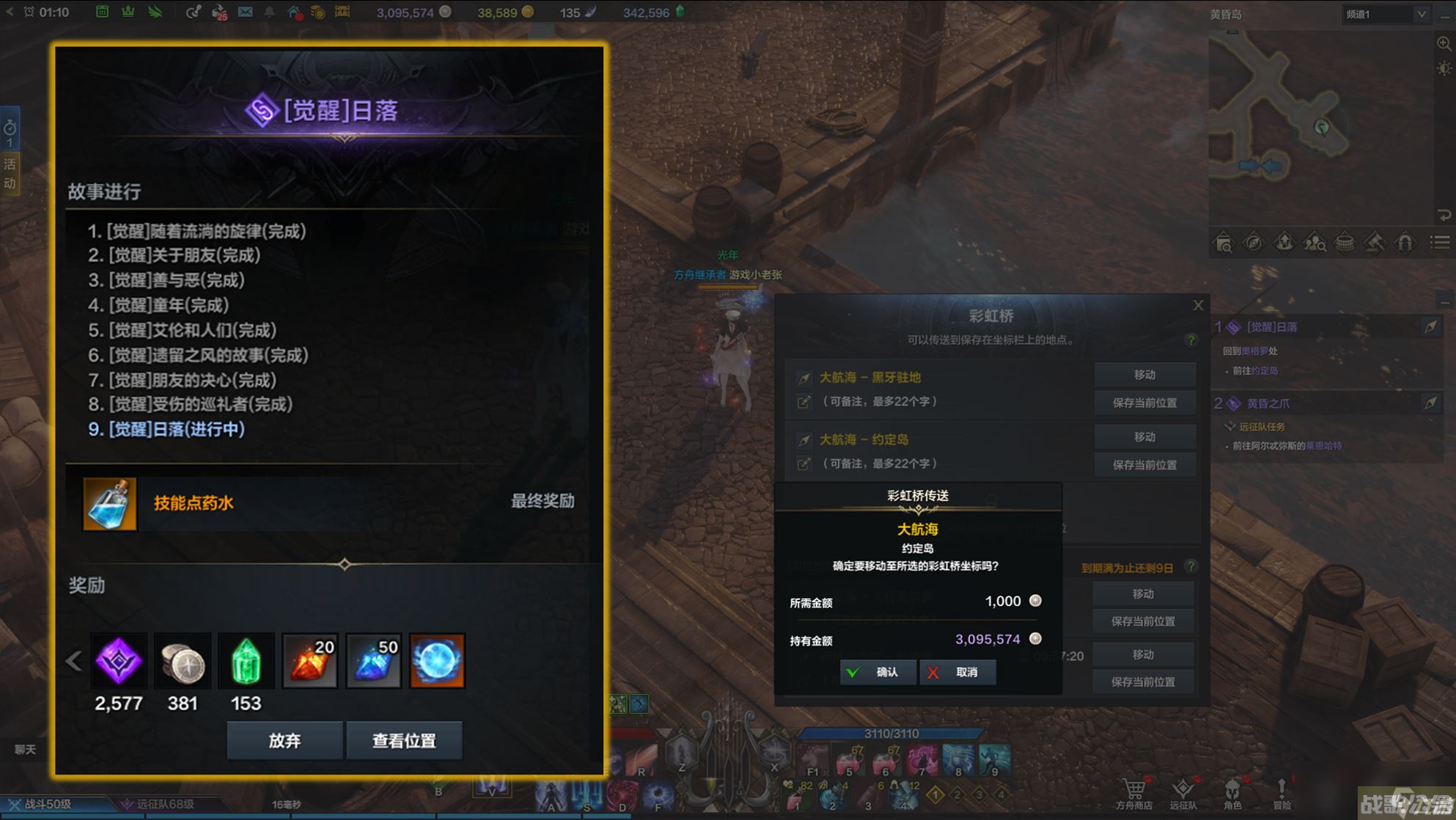Select the [觉醒]日落 quest tracker entry
The width and height of the screenshot is (1456, 820).
(x=1272, y=327)
